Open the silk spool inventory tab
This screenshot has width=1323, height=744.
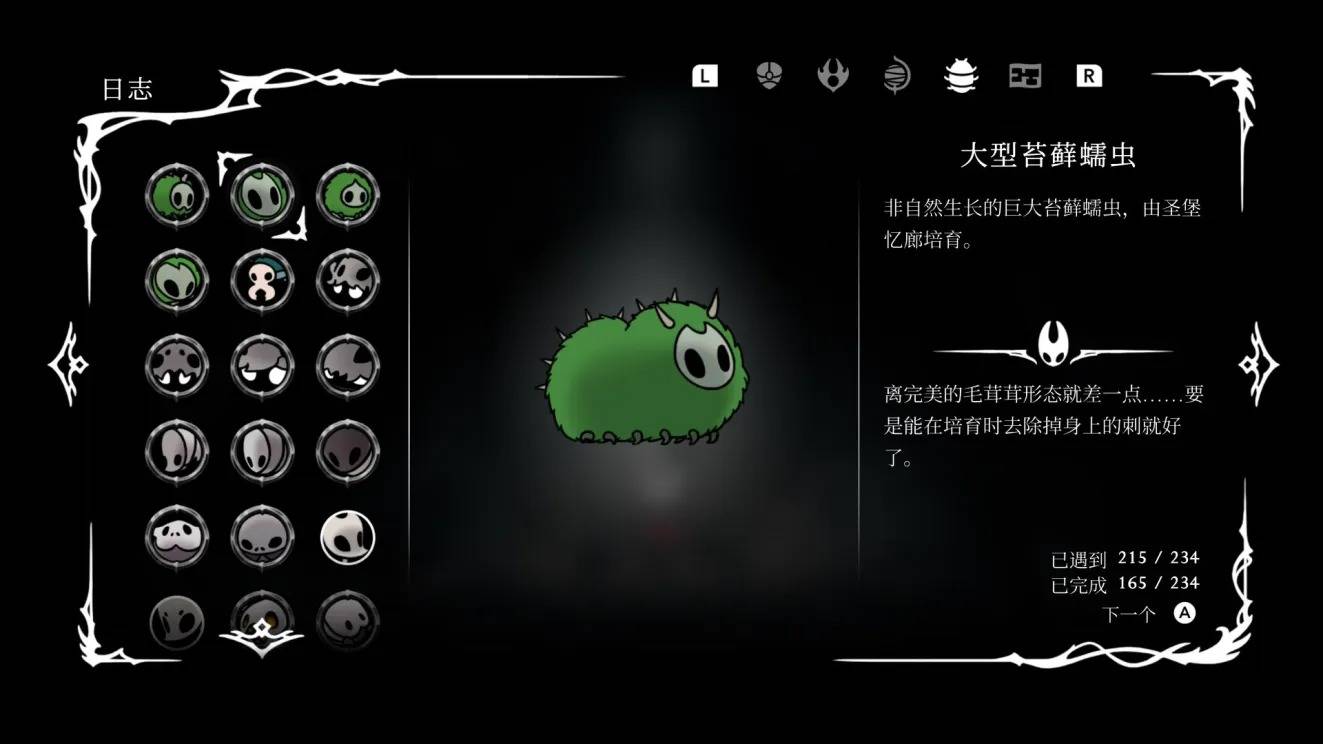click(x=896, y=75)
